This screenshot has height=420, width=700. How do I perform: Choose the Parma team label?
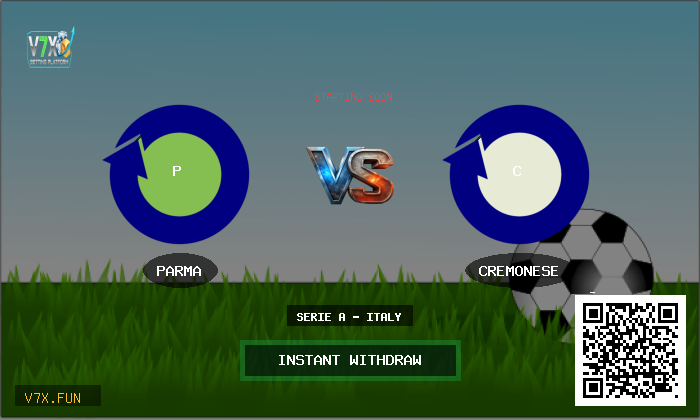click(x=179, y=271)
